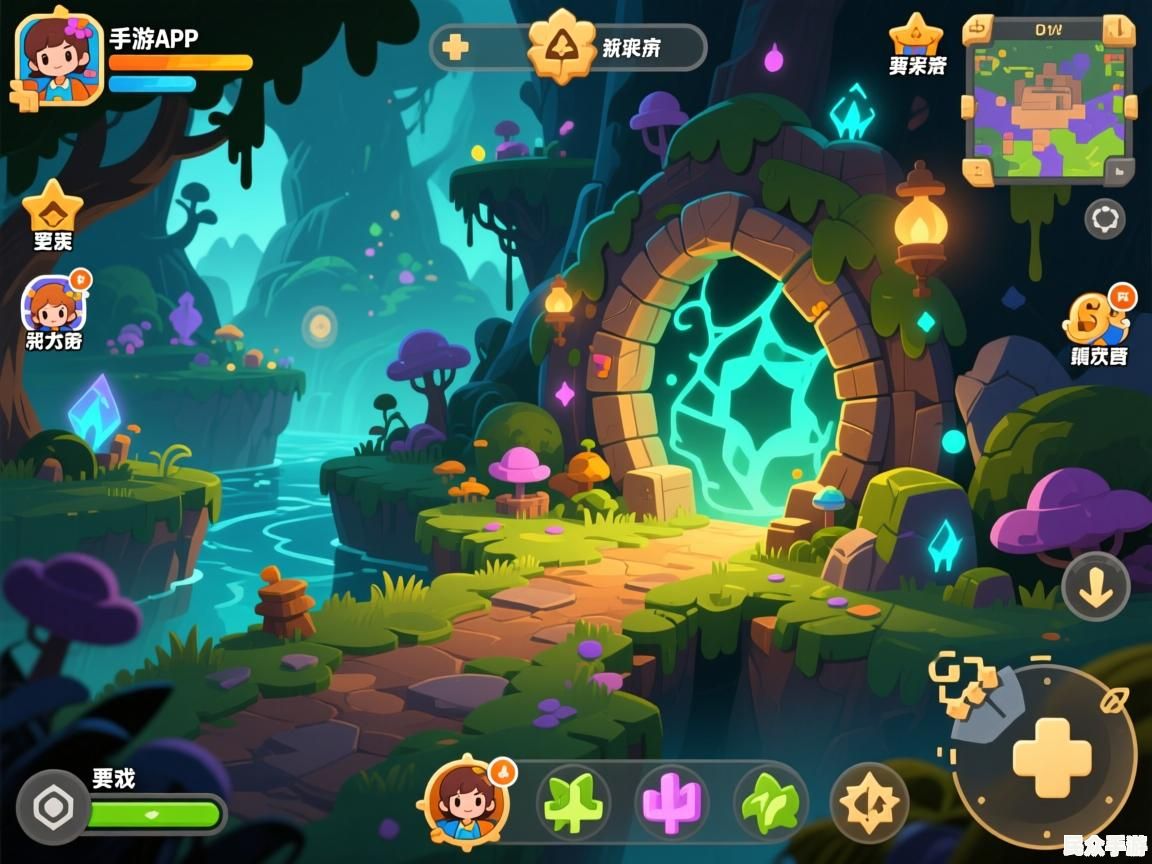Open the orange creature icon on right
The image size is (1152, 864).
coord(1096,319)
